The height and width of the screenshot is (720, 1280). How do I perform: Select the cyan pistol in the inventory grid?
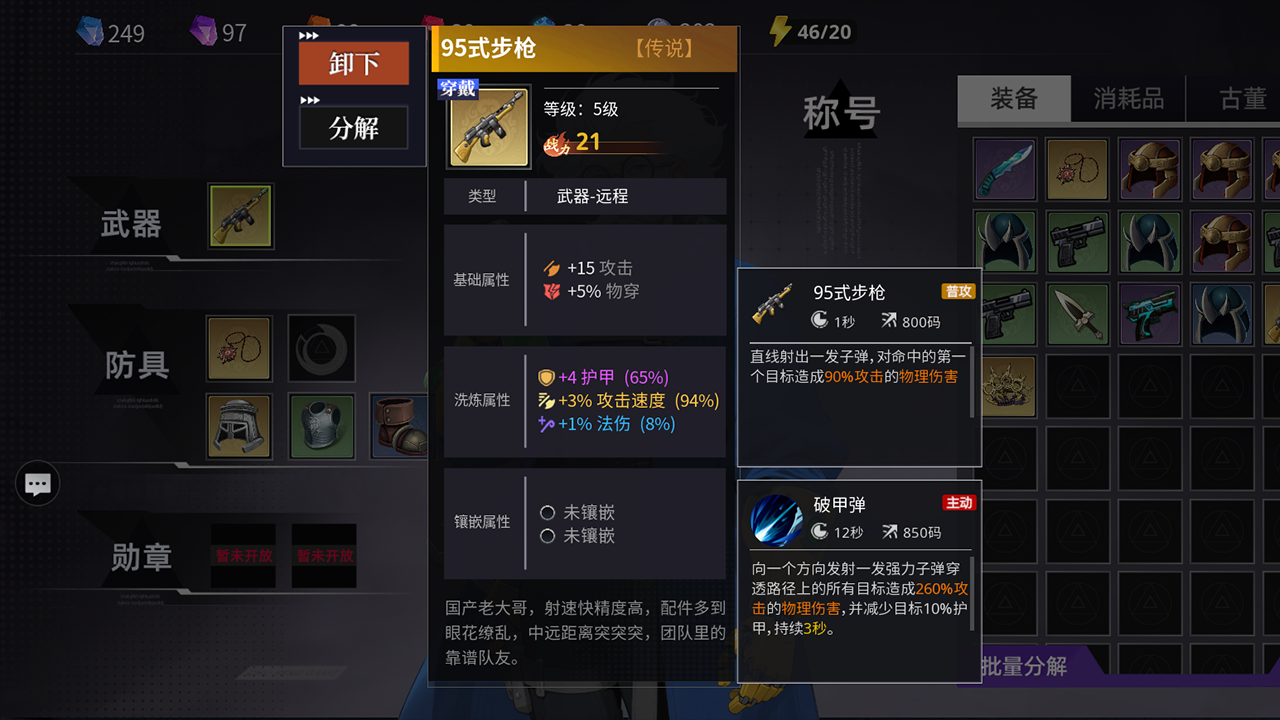pyautogui.click(x=1149, y=313)
